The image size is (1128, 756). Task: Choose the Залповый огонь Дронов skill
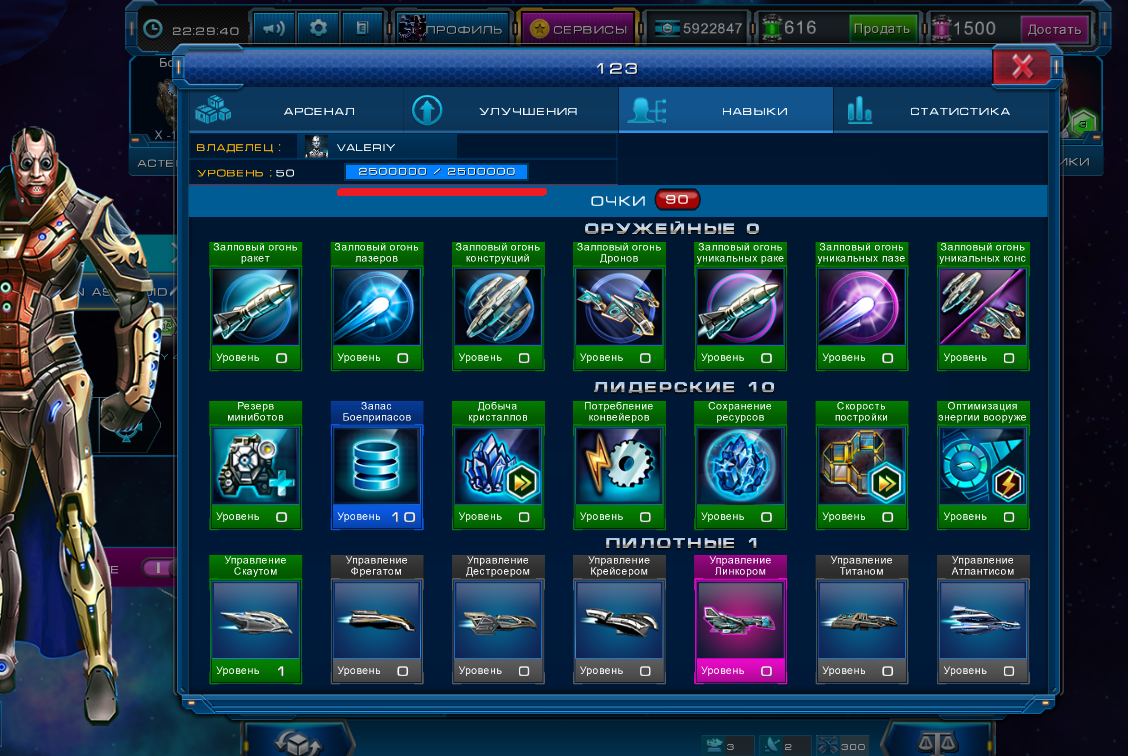[619, 306]
